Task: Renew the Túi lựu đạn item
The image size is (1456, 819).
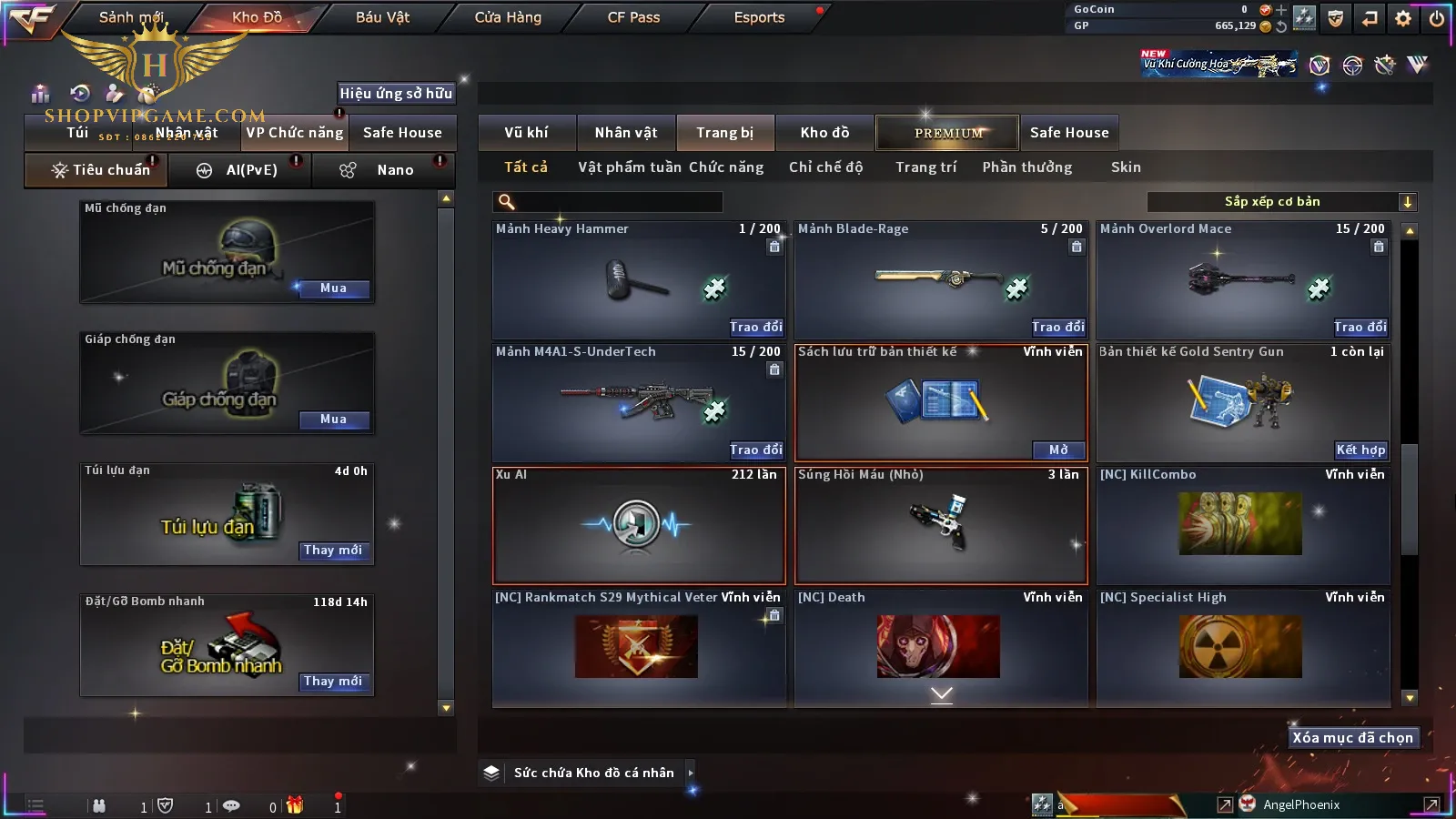Action: coord(333,551)
